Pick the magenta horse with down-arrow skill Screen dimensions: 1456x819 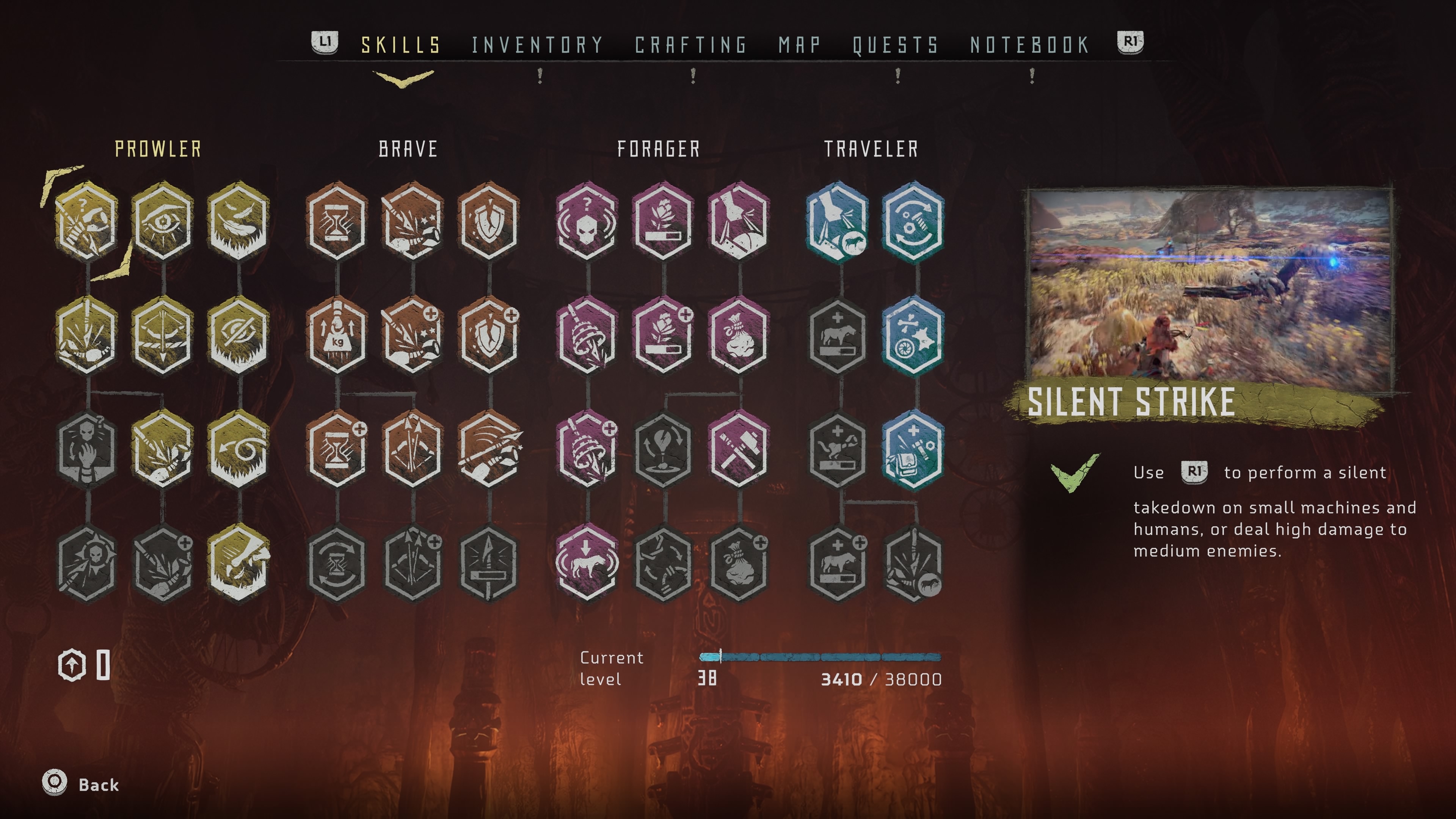click(x=587, y=563)
